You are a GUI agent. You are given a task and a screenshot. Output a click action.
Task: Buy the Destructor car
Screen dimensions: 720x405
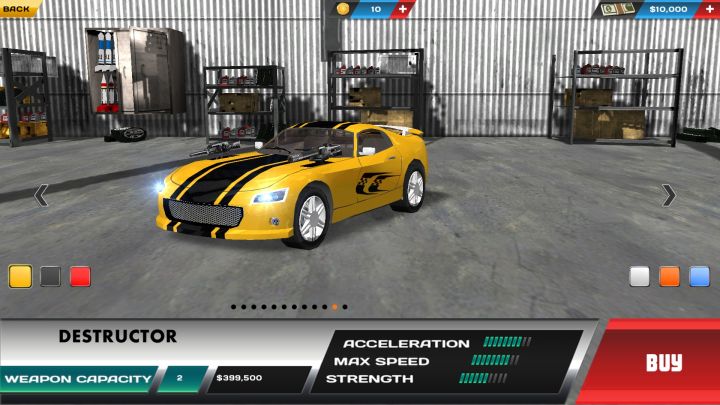click(x=663, y=362)
